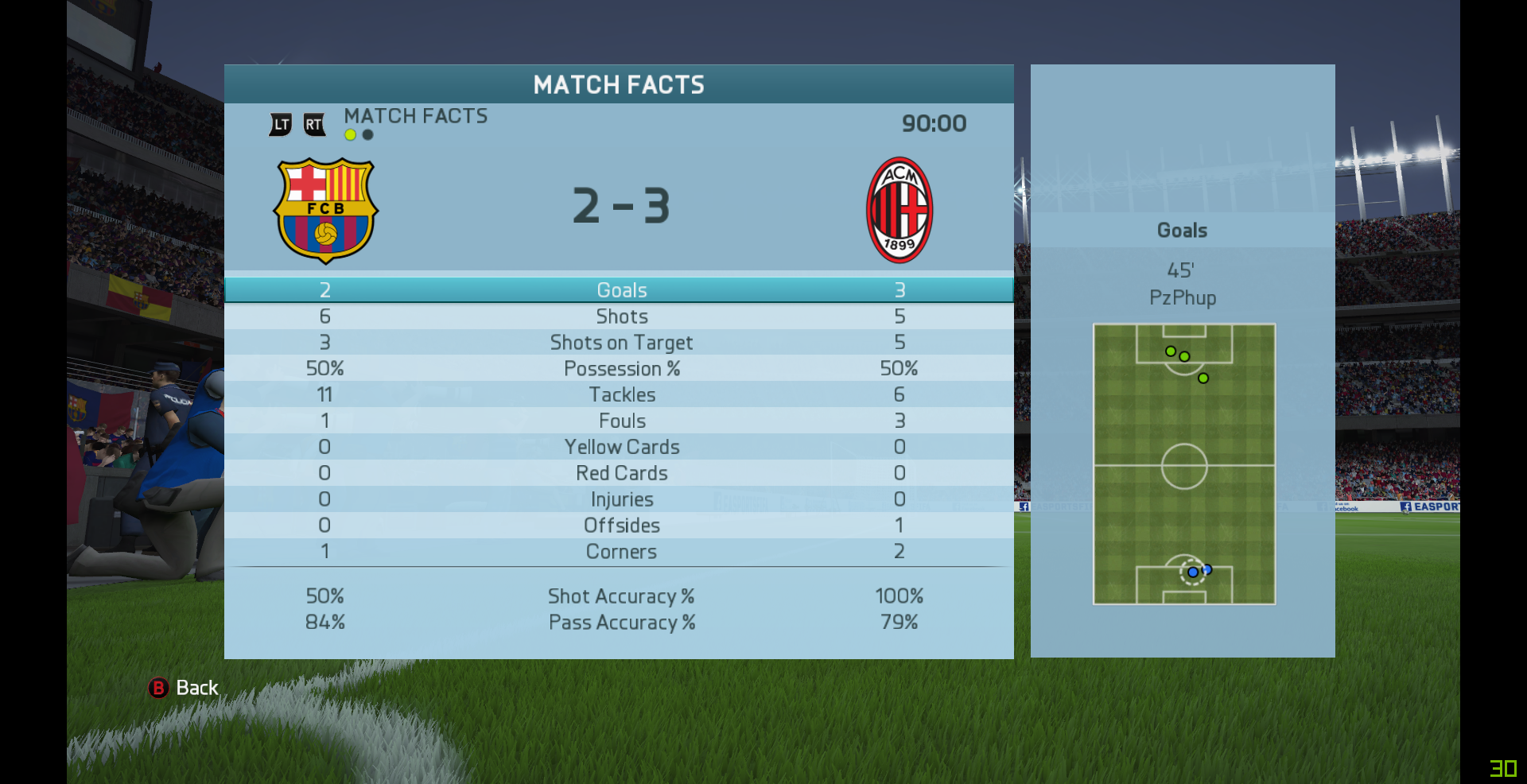Select the Injuries stat row
This screenshot has height=784, width=1527.
[x=621, y=499]
